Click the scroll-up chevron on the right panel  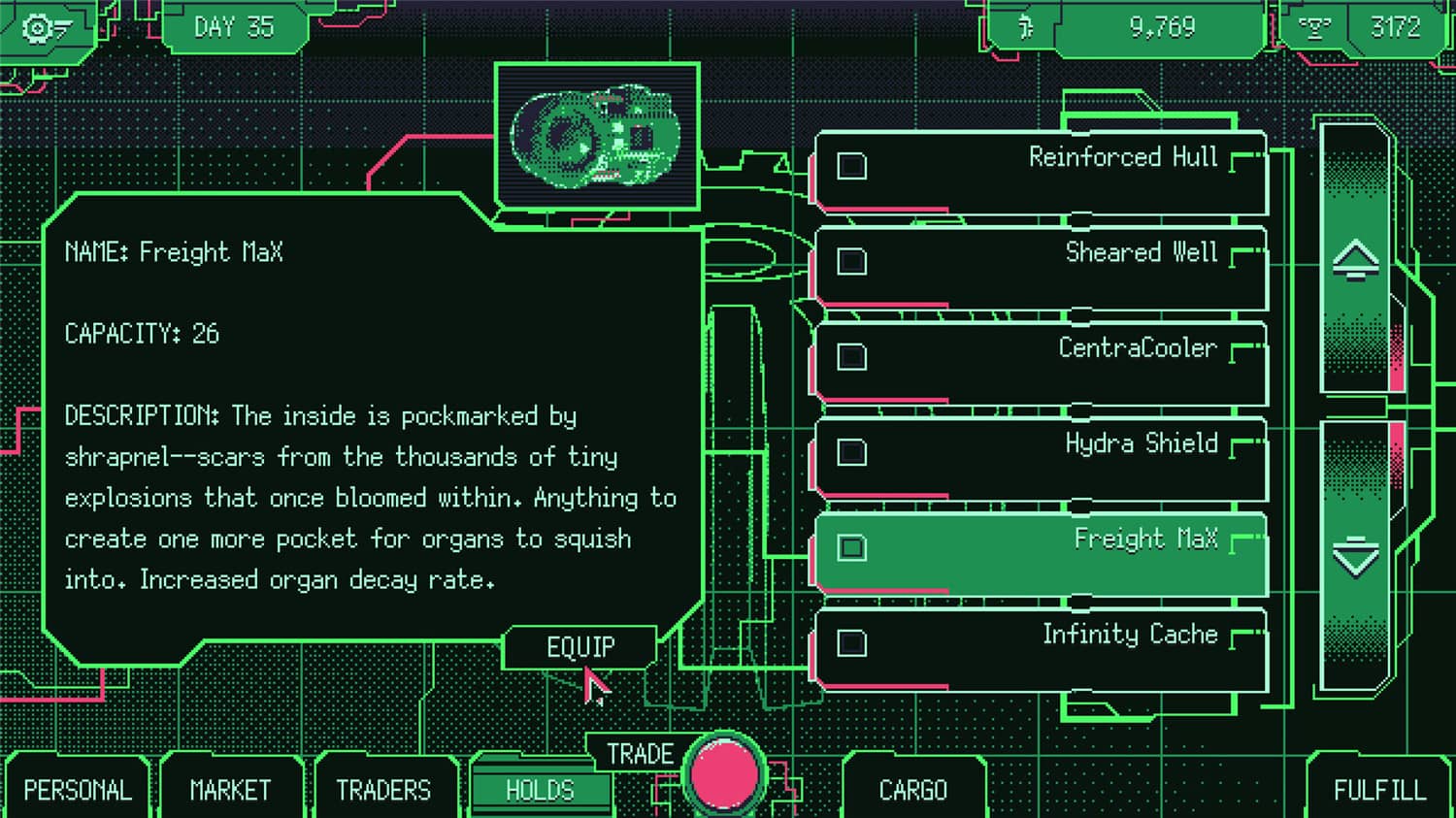click(1358, 262)
